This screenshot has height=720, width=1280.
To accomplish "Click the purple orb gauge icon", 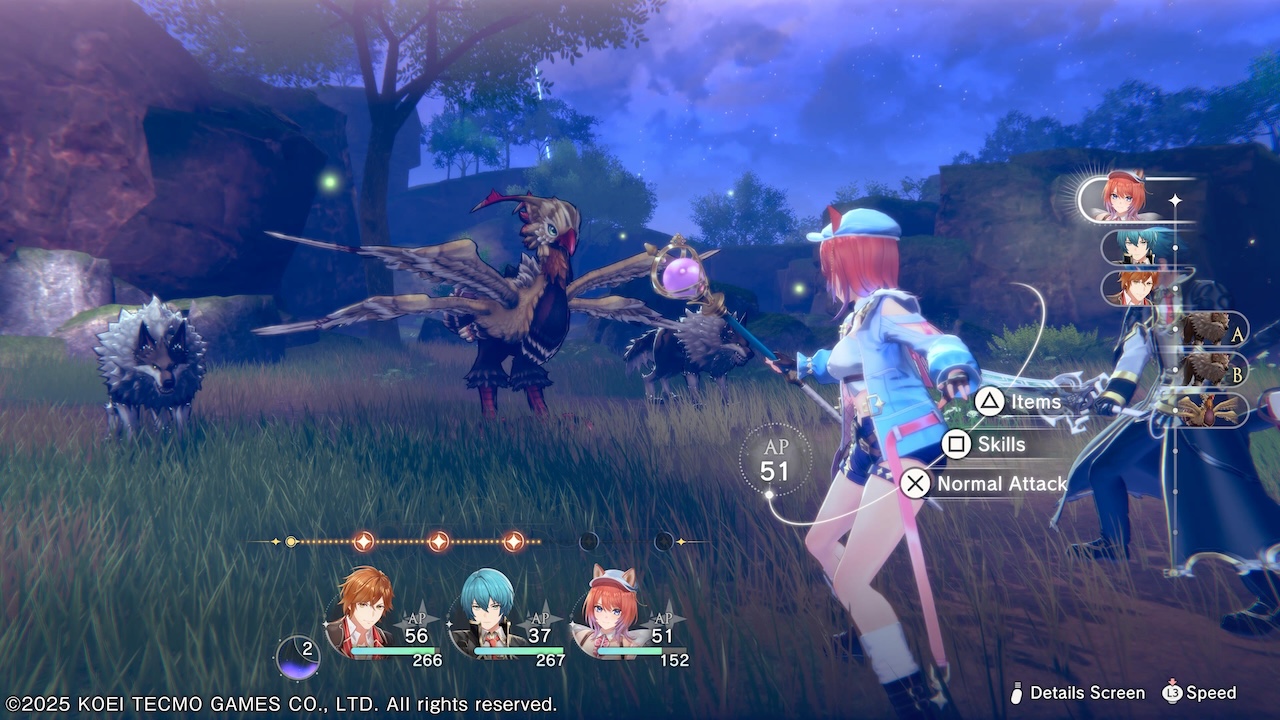I will [x=297, y=657].
